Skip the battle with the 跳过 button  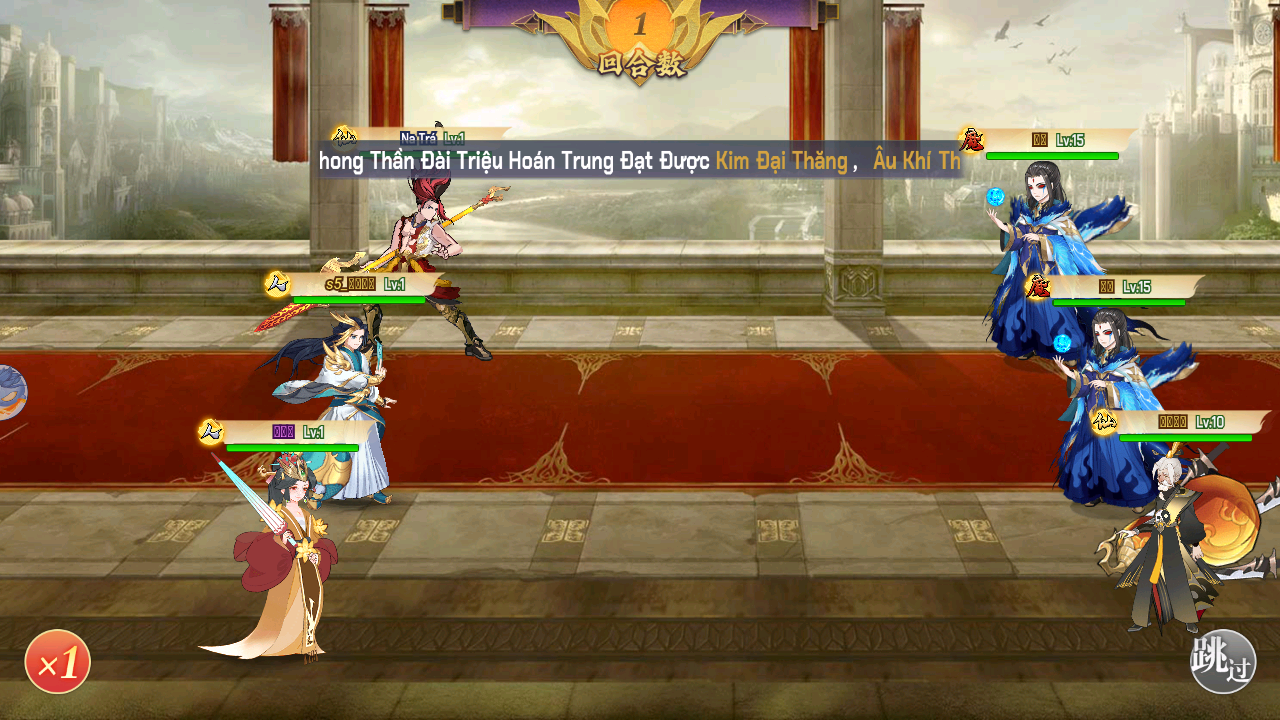(x=1222, y=661)
